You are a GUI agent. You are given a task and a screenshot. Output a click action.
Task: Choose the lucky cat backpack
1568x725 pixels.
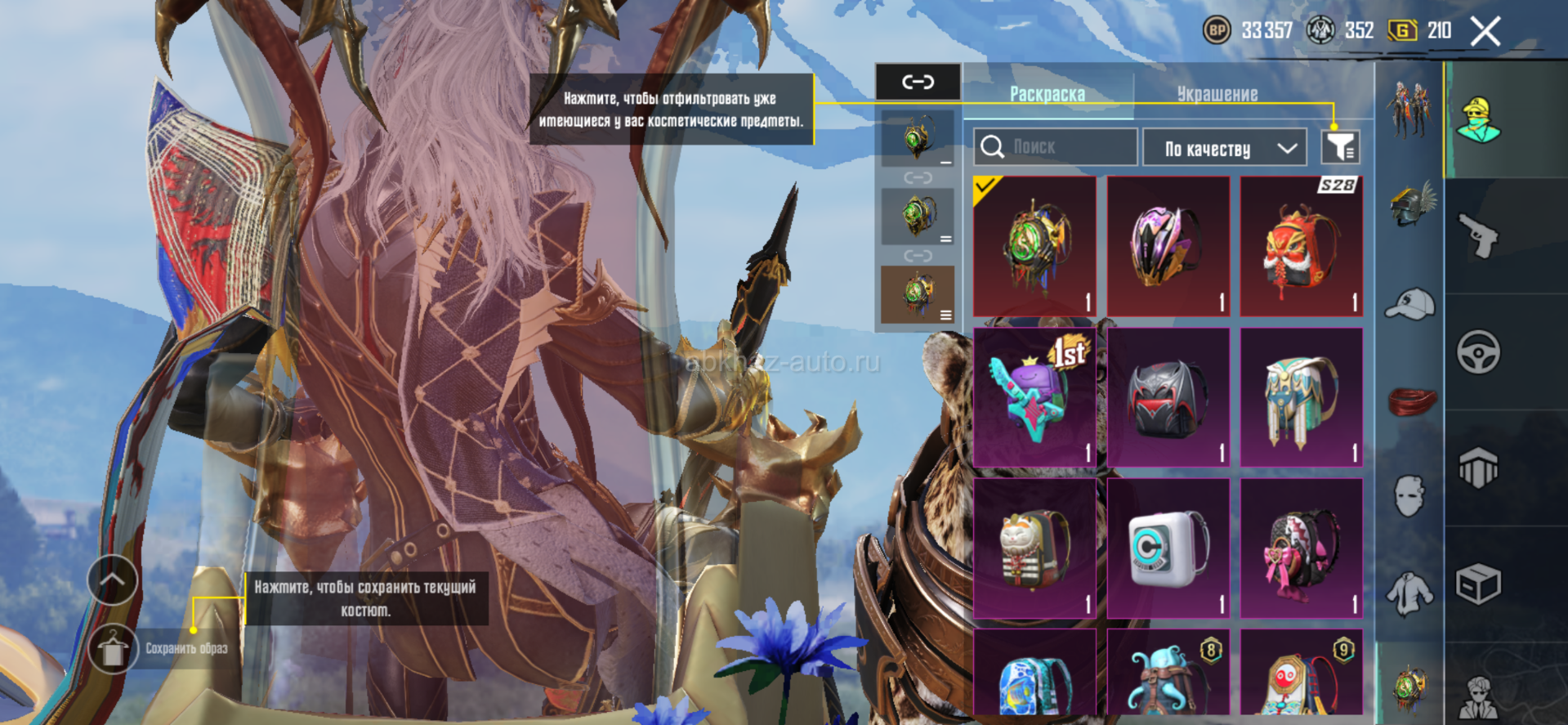1034,548
